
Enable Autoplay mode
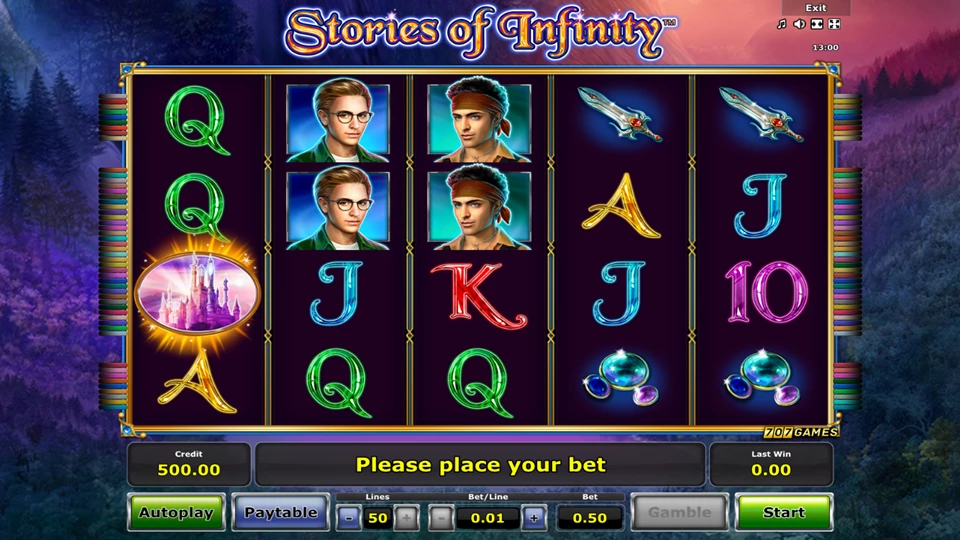pos(176,513)
